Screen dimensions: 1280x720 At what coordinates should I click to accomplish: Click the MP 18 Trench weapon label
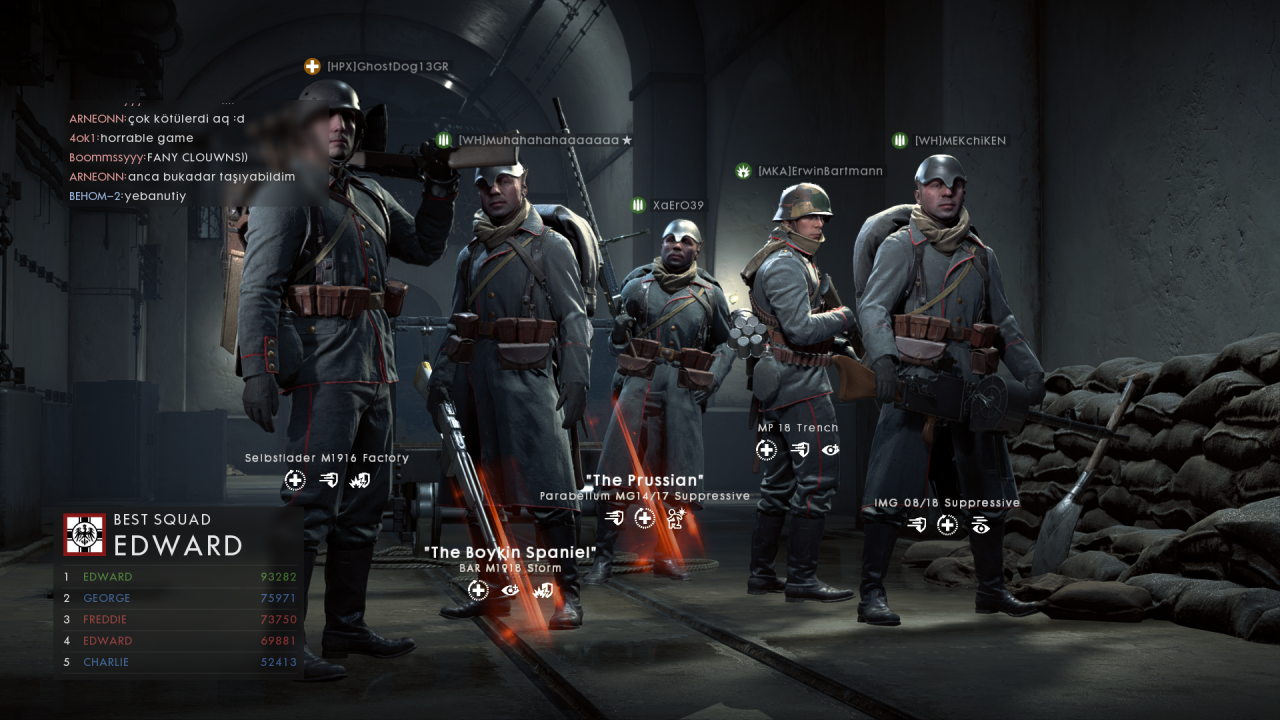(797, 428)
